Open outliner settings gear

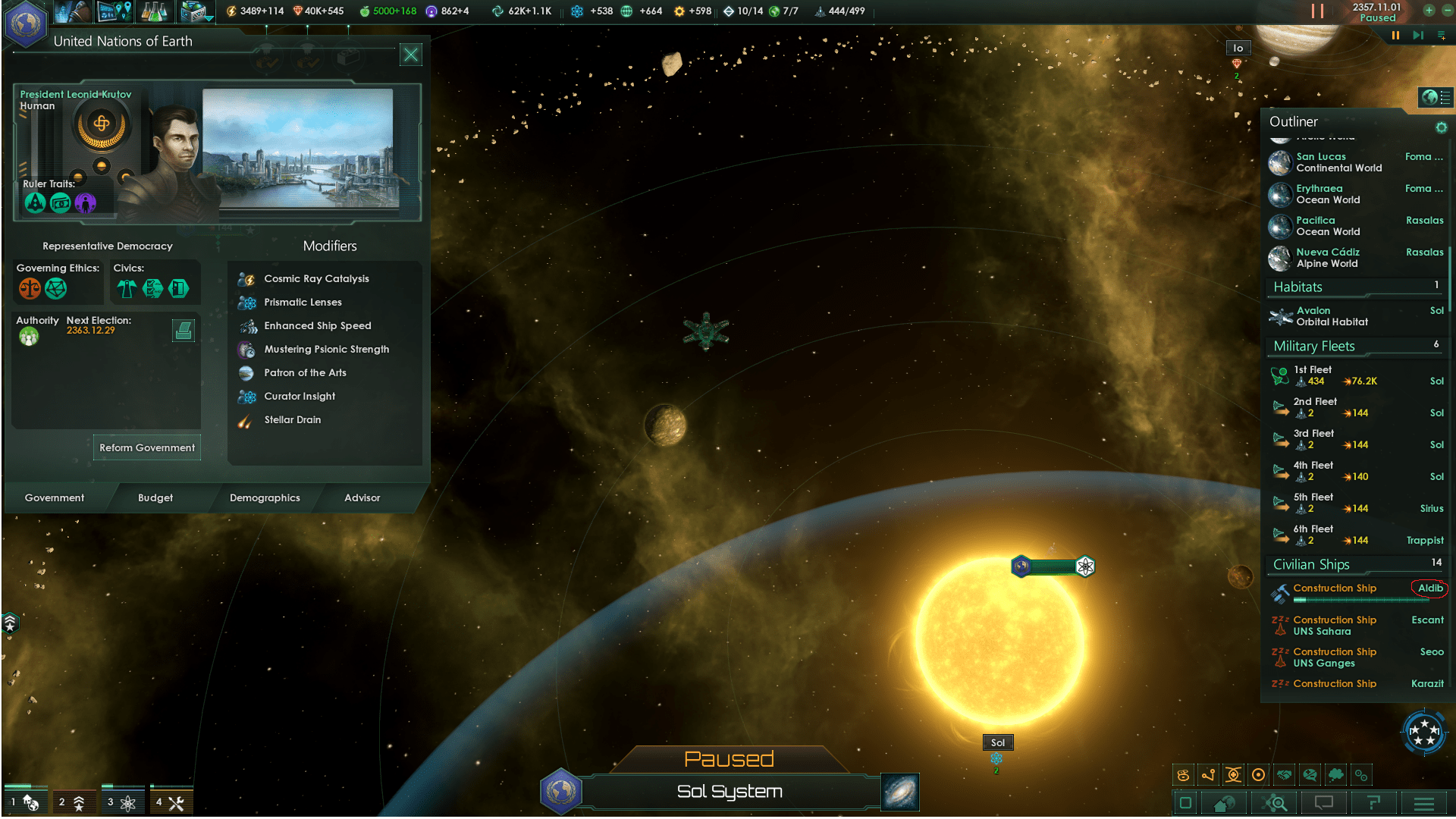pos(1441,127)
